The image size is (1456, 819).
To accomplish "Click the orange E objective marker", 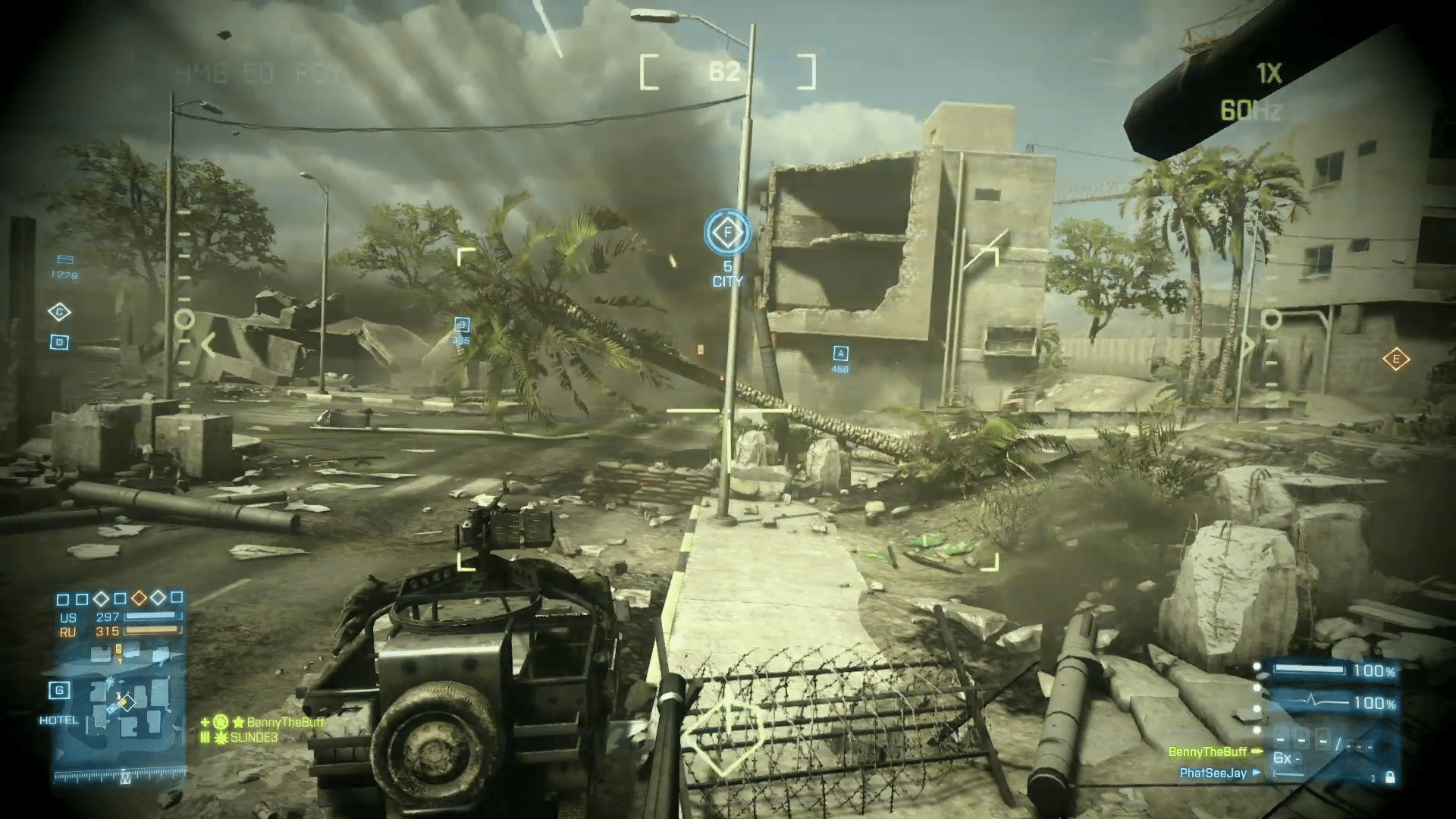I will [x=1395, y=359].
